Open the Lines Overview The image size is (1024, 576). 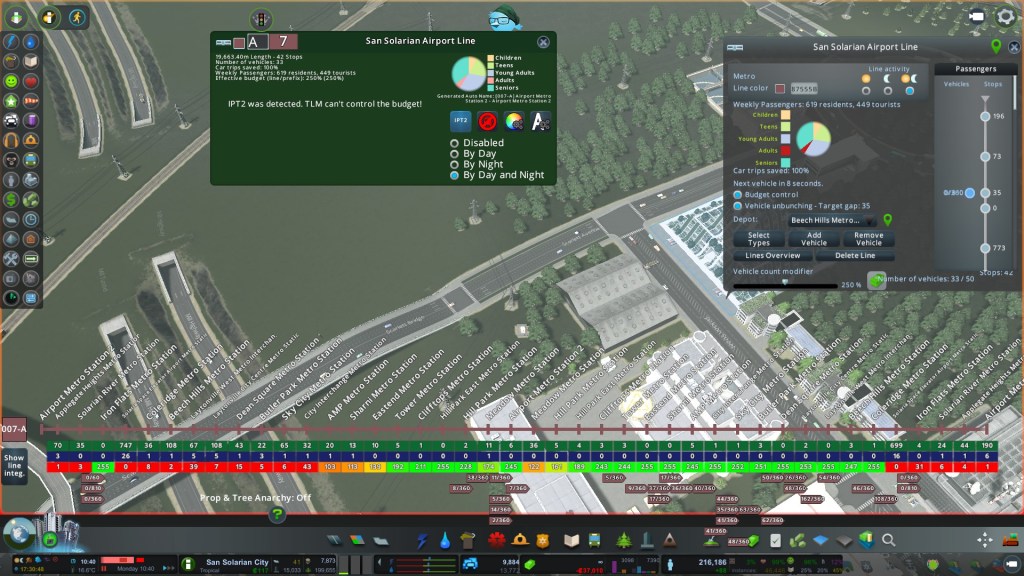pyautogui.click(x=773, y=256)
